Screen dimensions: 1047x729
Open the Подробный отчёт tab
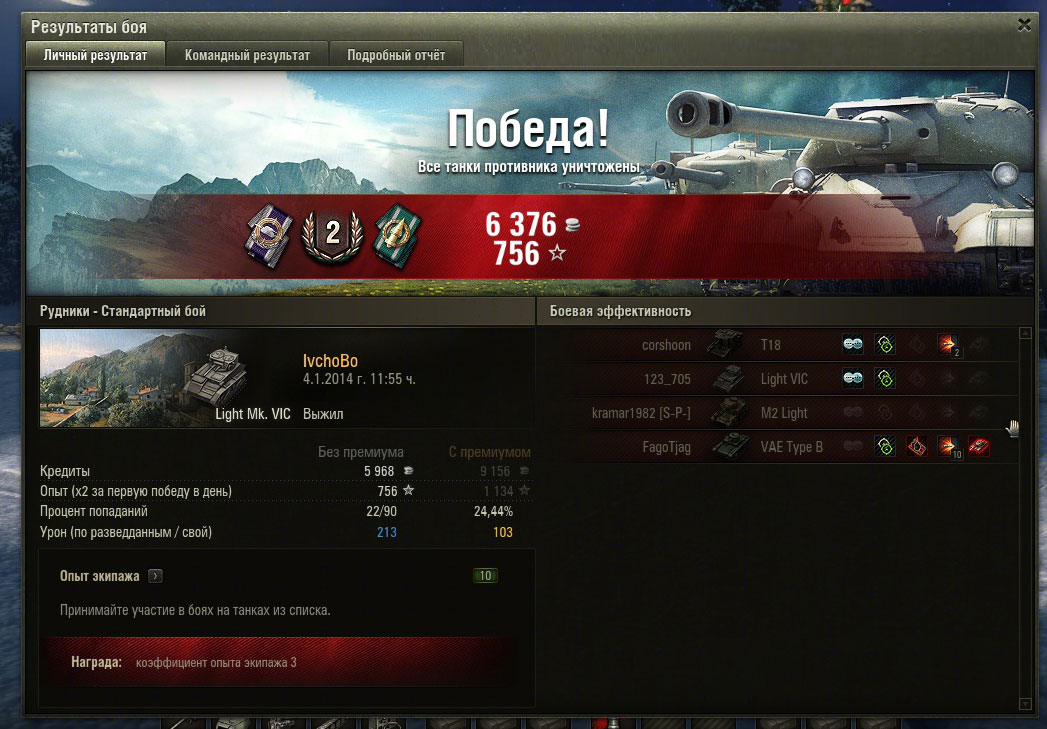click(396, 55)
